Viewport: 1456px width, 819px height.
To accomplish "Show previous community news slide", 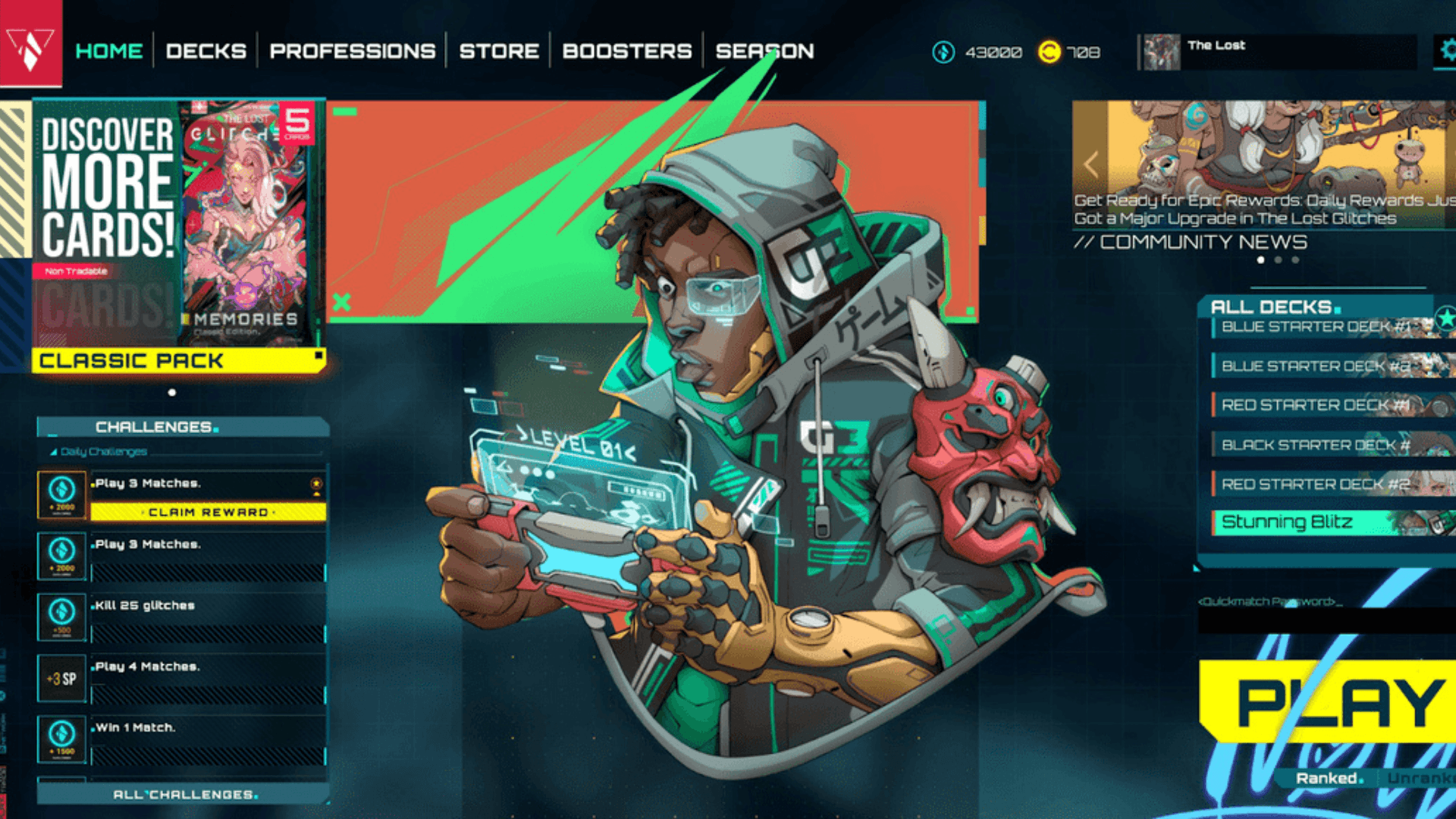I will click(1091, 164).
